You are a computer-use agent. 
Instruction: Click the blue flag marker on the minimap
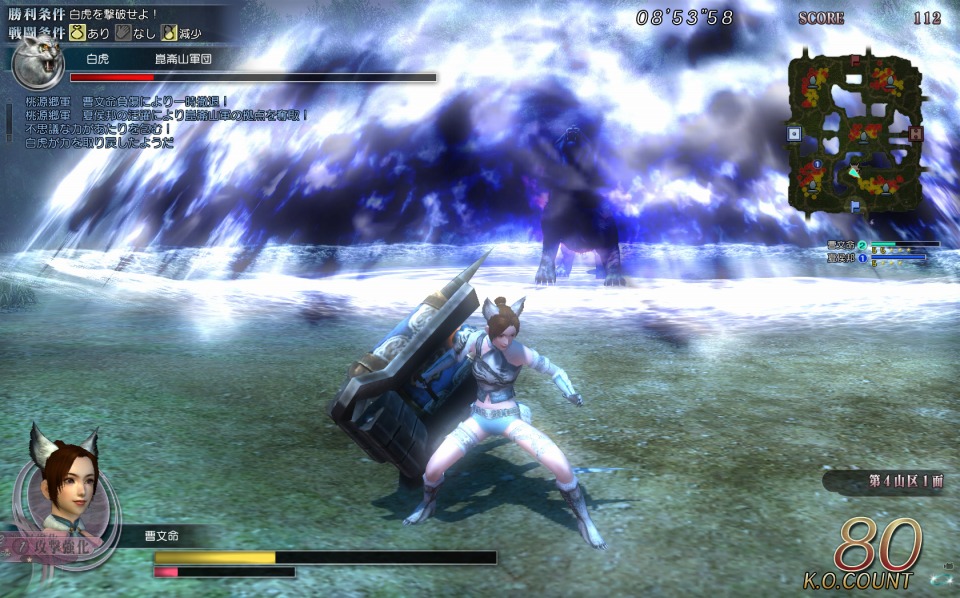pos(855,205)
